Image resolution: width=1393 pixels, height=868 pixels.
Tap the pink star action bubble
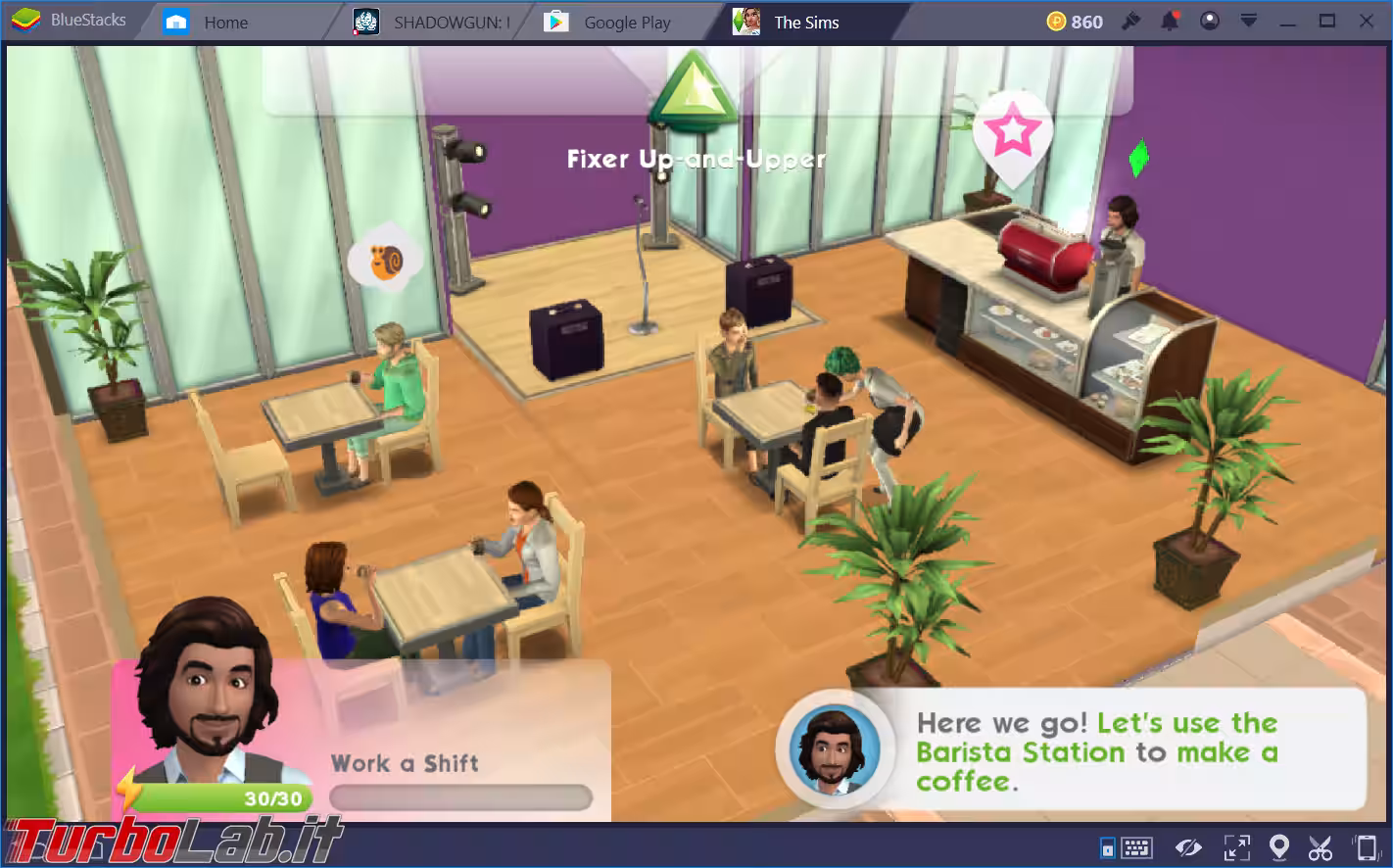1012,133
